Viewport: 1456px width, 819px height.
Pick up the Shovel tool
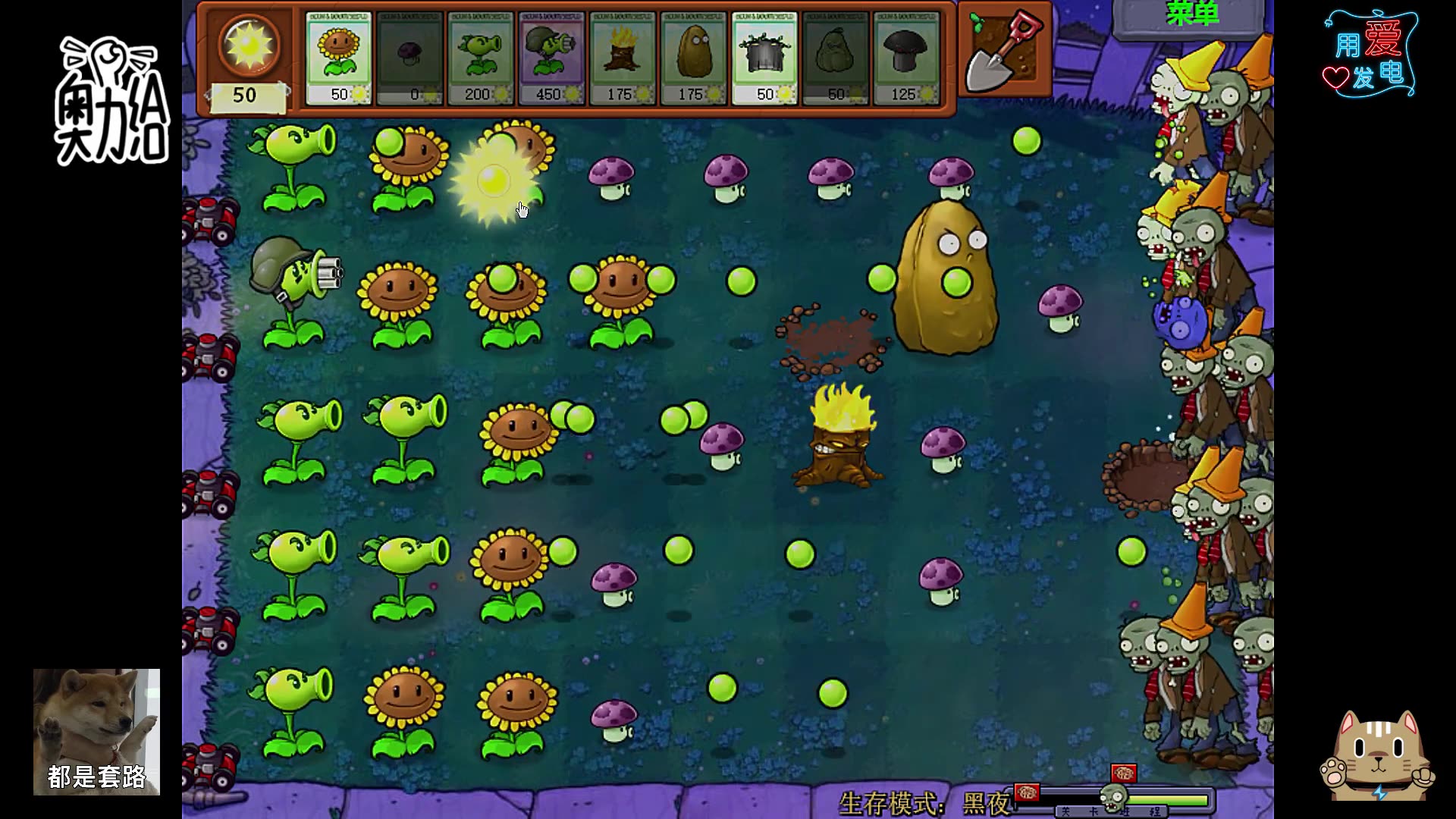1006,50
